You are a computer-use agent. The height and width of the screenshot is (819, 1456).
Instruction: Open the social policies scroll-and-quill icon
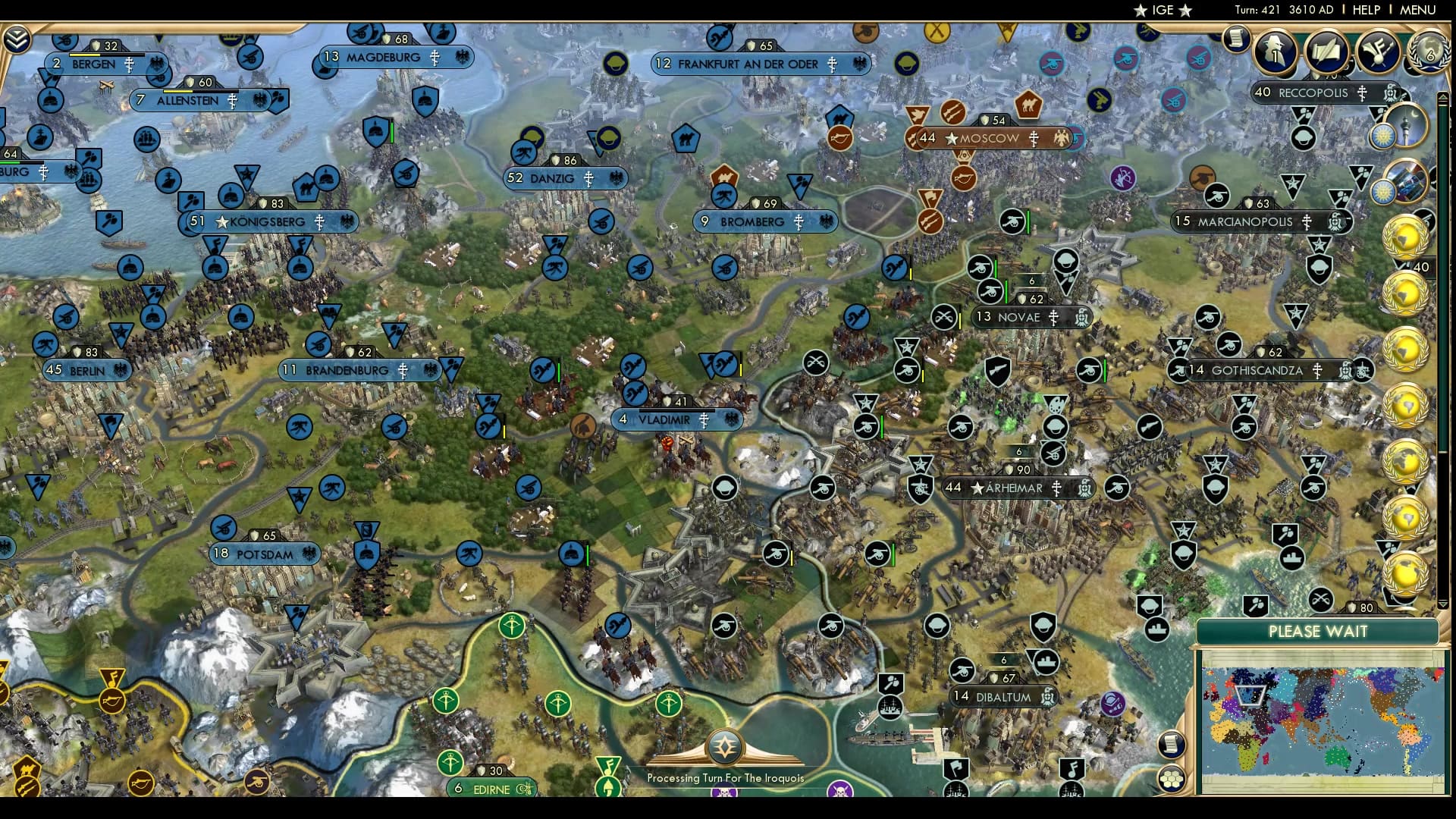[x=1327, y=53]
